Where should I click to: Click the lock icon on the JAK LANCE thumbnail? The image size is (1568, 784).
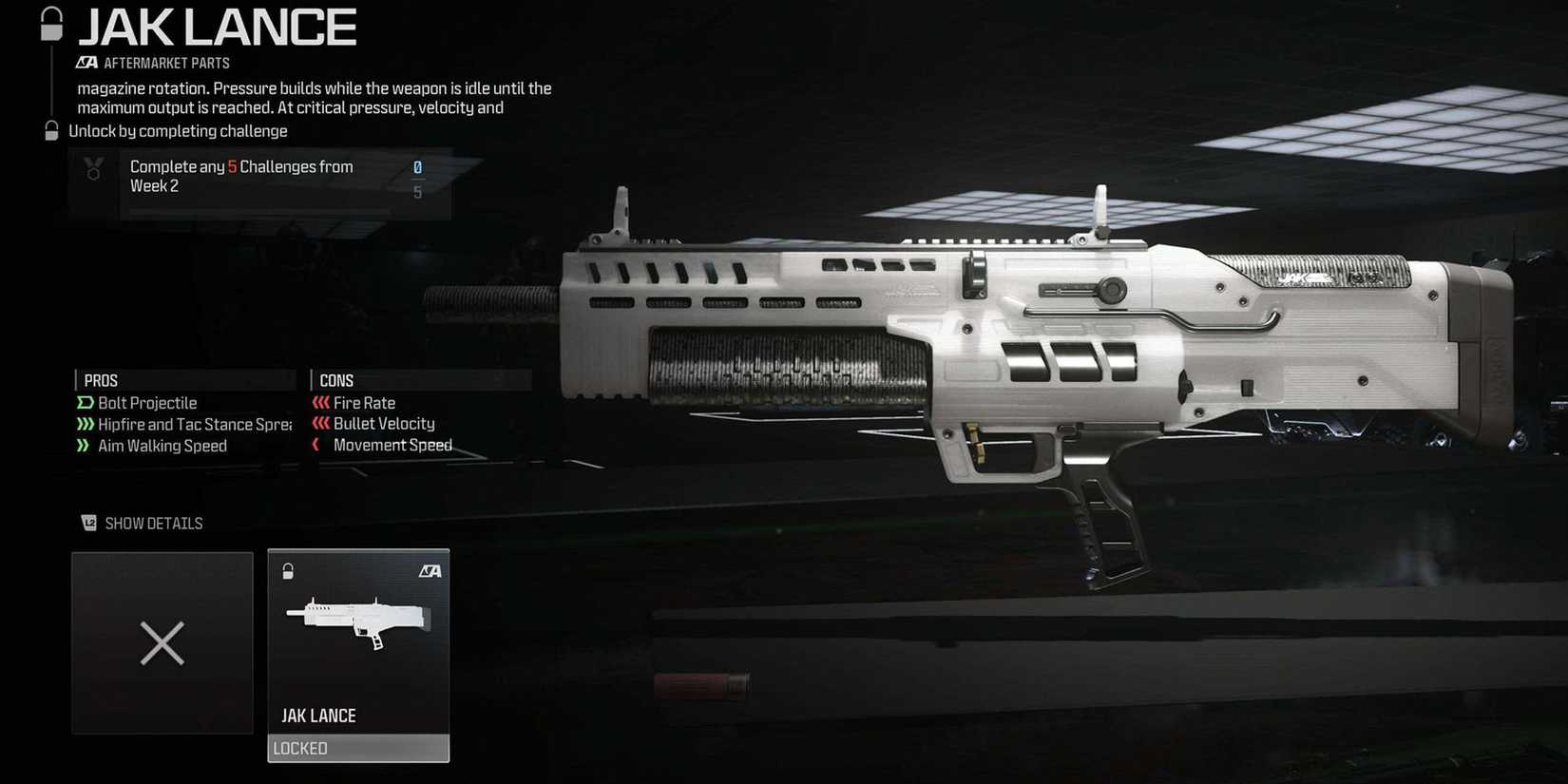(x=287, y=571)
